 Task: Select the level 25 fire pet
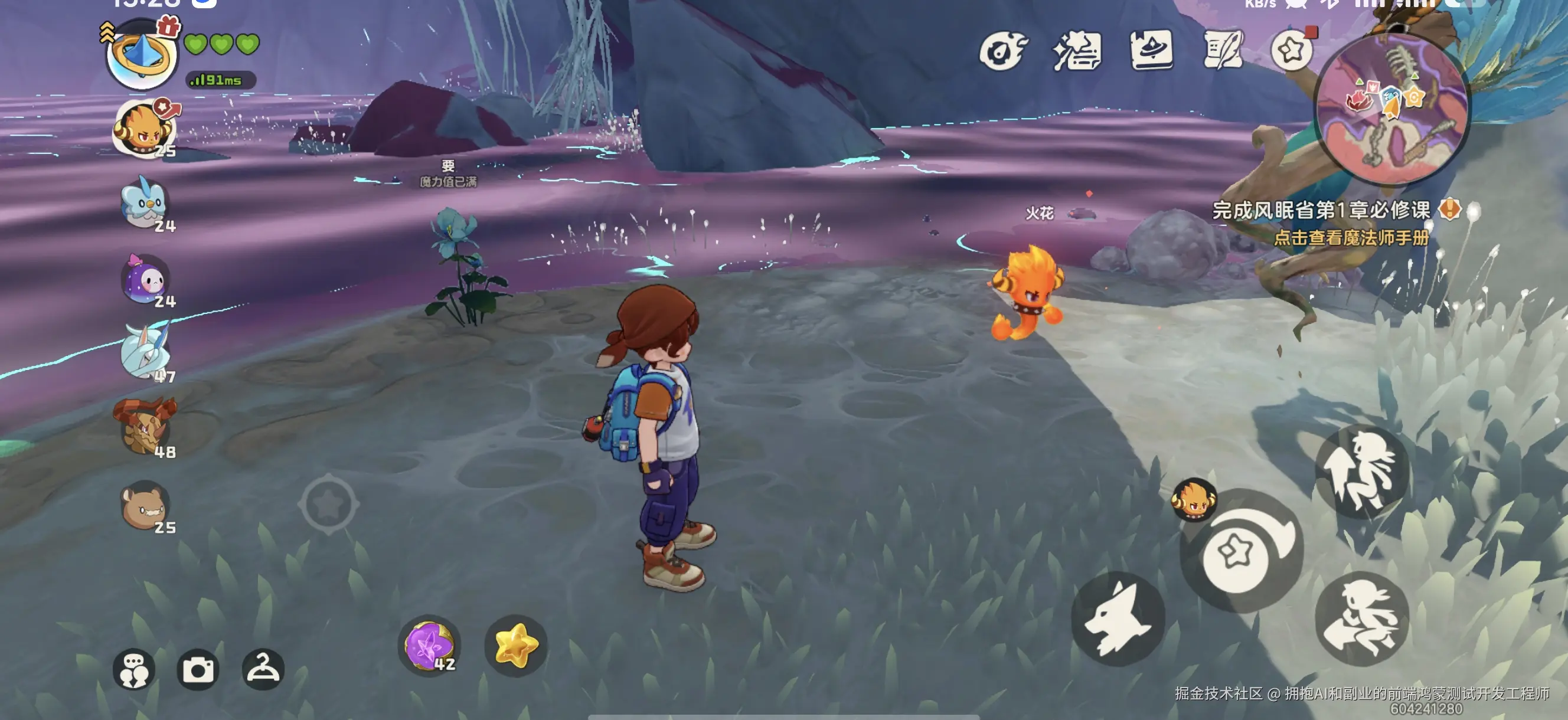click(144, 129)
